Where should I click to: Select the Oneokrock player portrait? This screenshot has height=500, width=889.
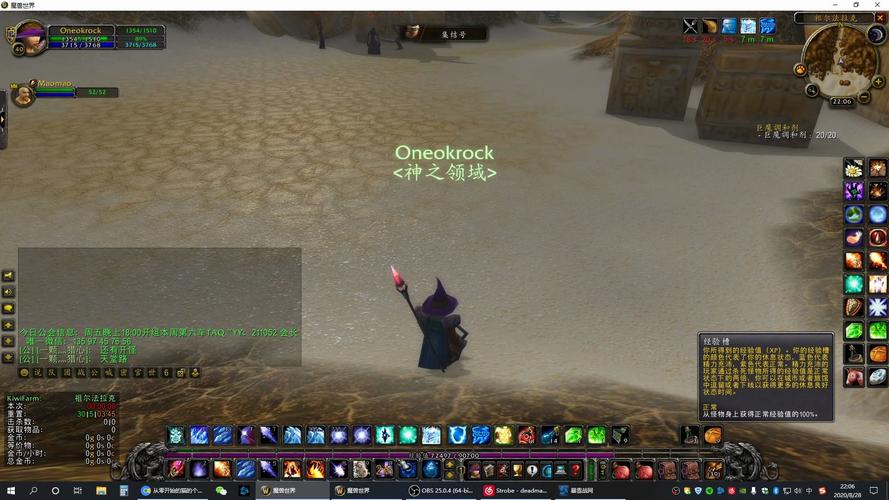click(x=28, y=37)
